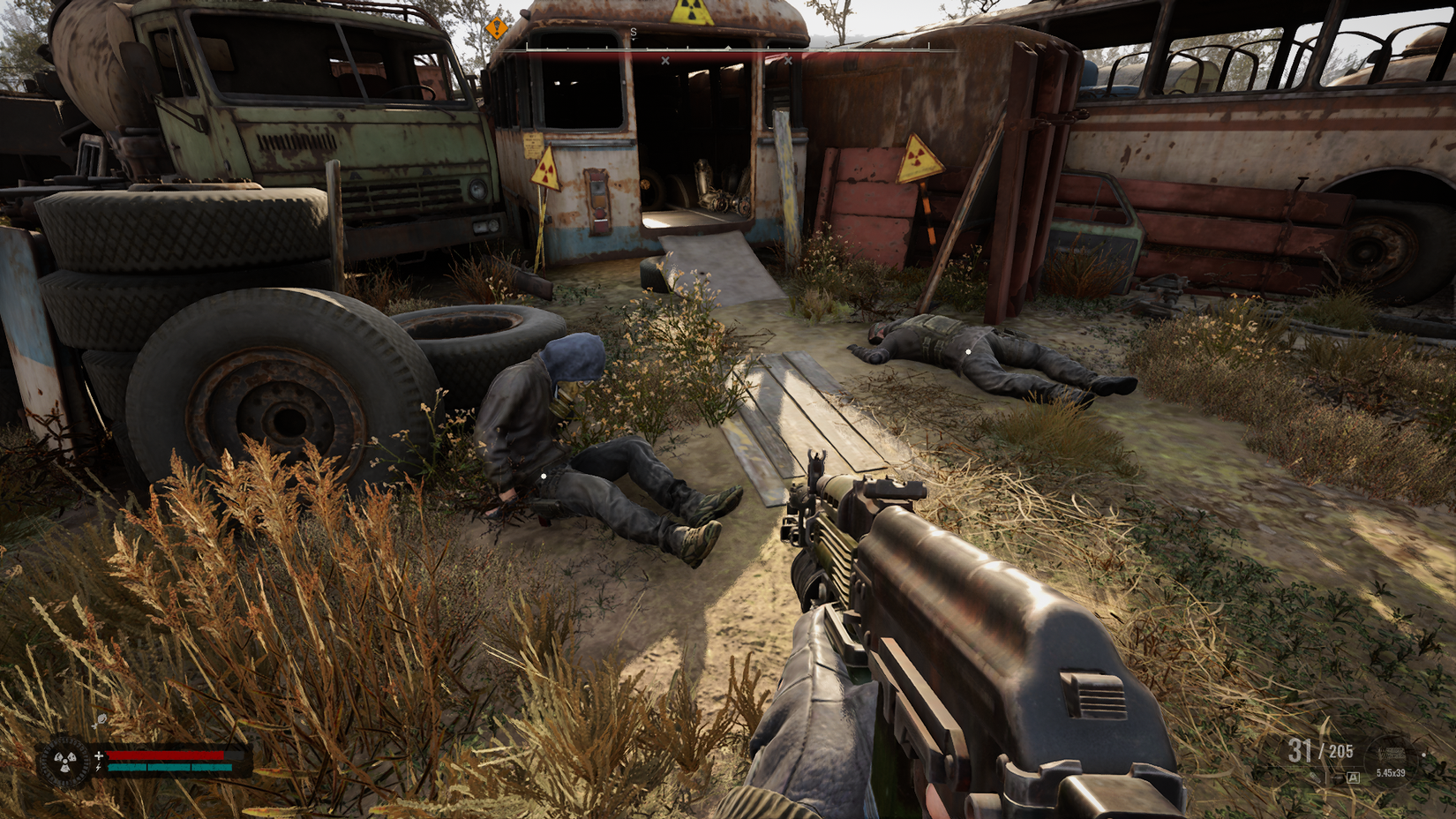Click the loot dot on the distant body
Viewport: 1456px width, 819px height.
[x=968, y=351]
